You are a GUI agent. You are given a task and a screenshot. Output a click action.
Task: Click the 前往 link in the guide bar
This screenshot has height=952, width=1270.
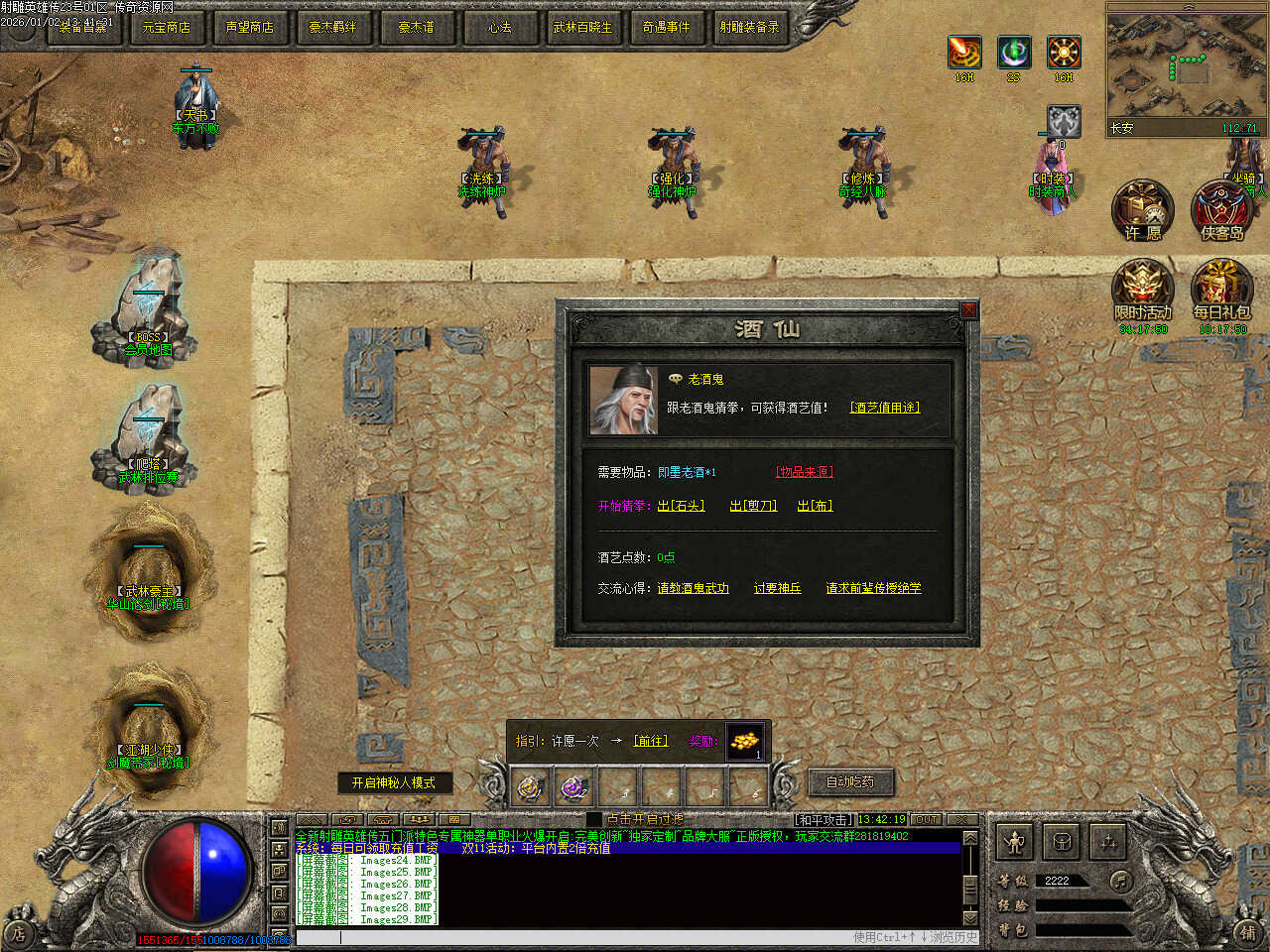pyautogui.click(x=651, y=741)
